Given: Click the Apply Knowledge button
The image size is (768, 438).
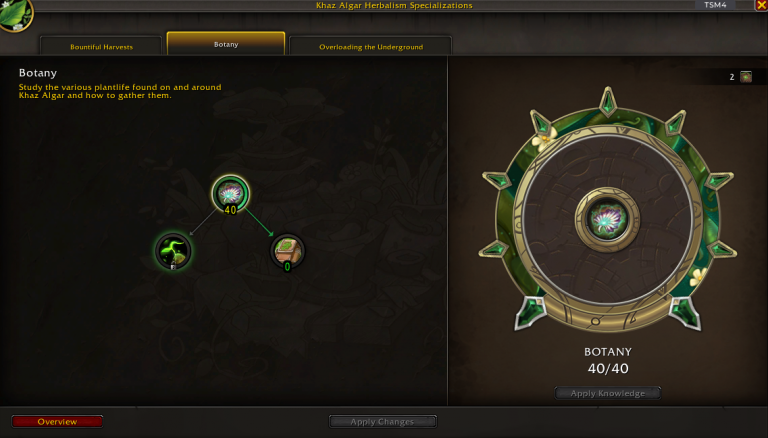Looking at the screenshot, I should pos(608,393).
